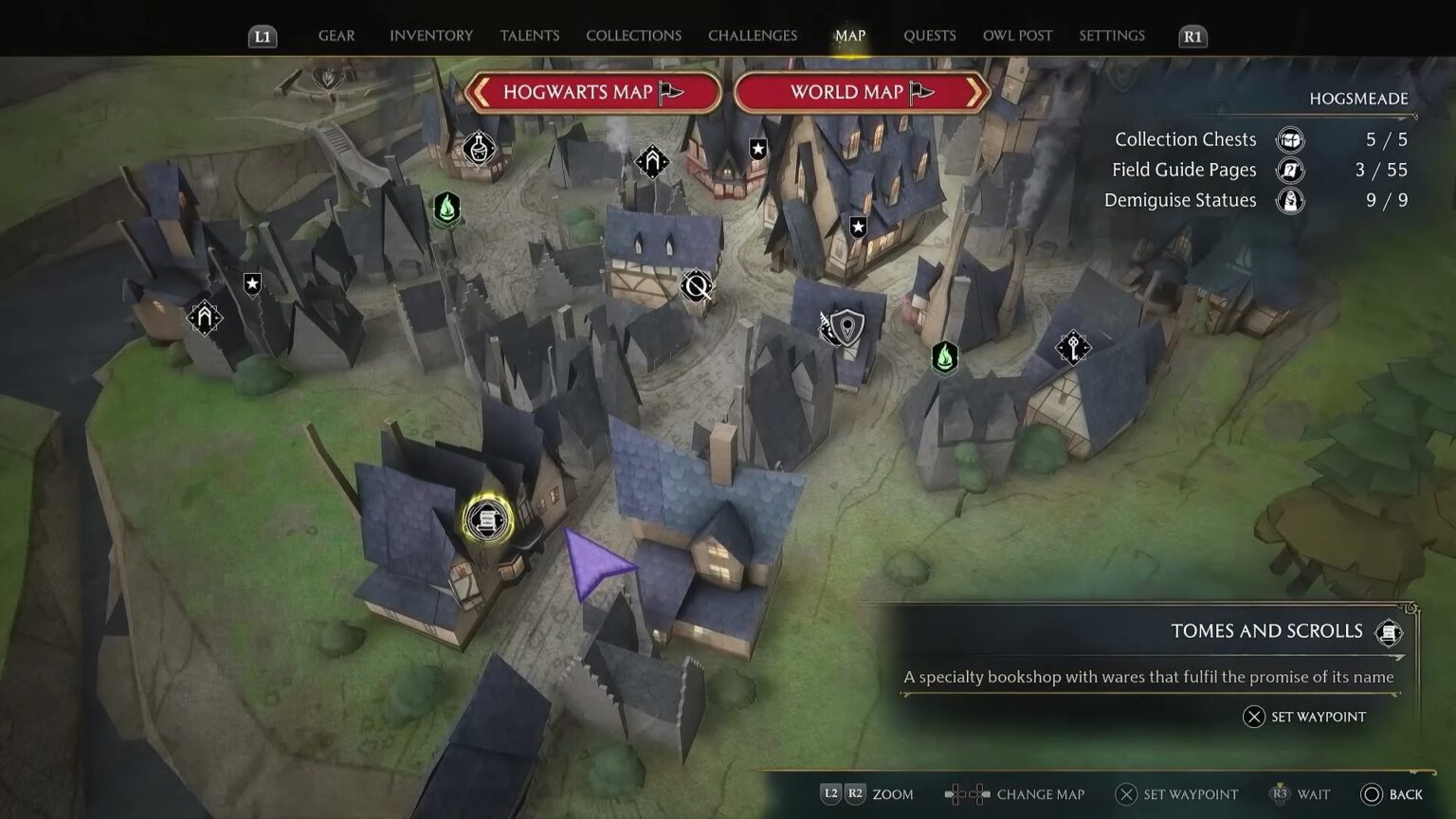Image resolution: width=1456 pixels, height=819 pixels.
Task: Select the highlighted Tomes and Scrolls shop icon
Action: [486, 519]
